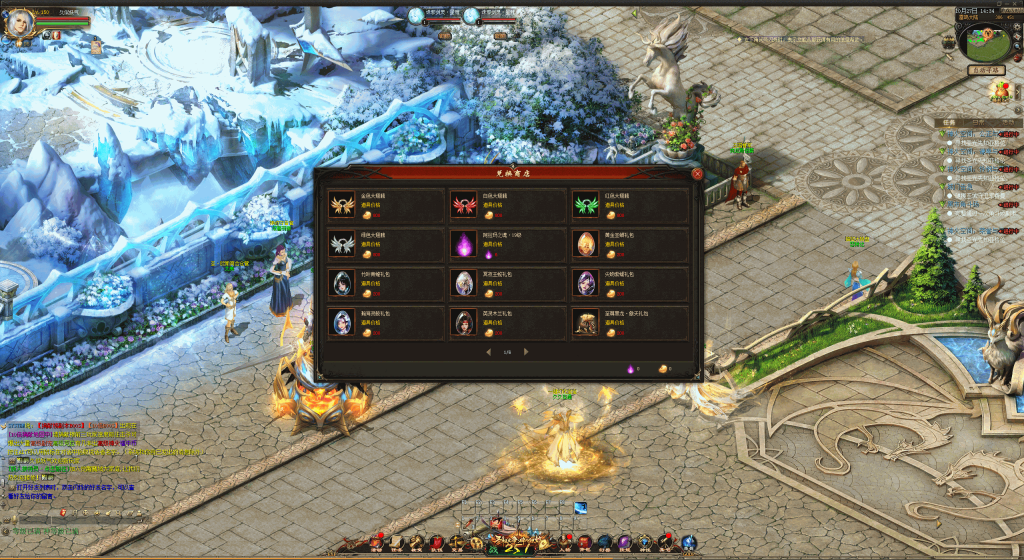Activate the blue slash skill slot
Viewport: 1024px width, 560px height.
(580, 508)
